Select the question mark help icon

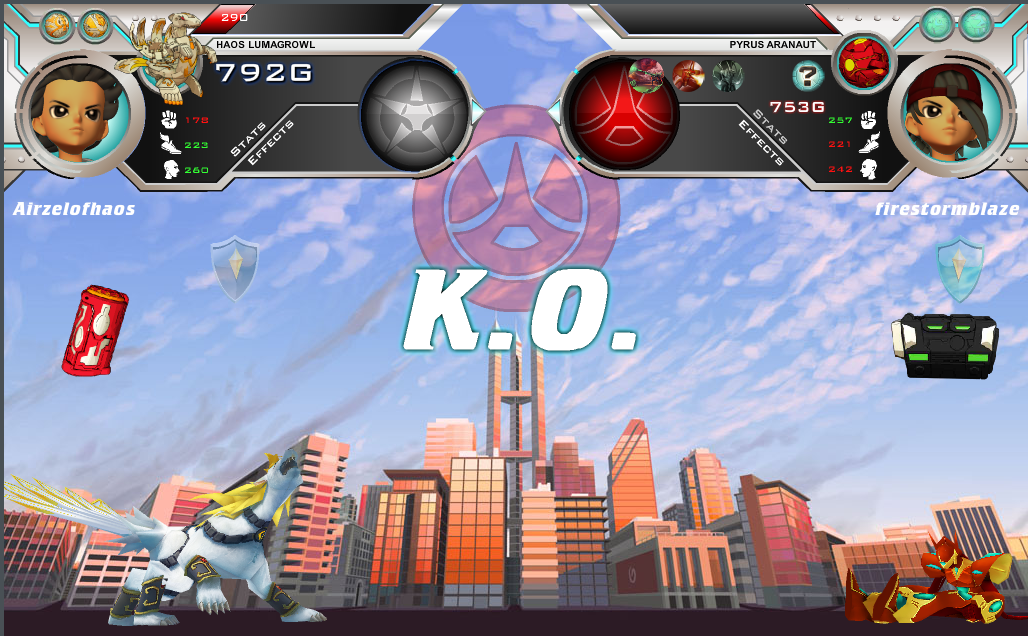pyautogui.click(x=808, y=75)
